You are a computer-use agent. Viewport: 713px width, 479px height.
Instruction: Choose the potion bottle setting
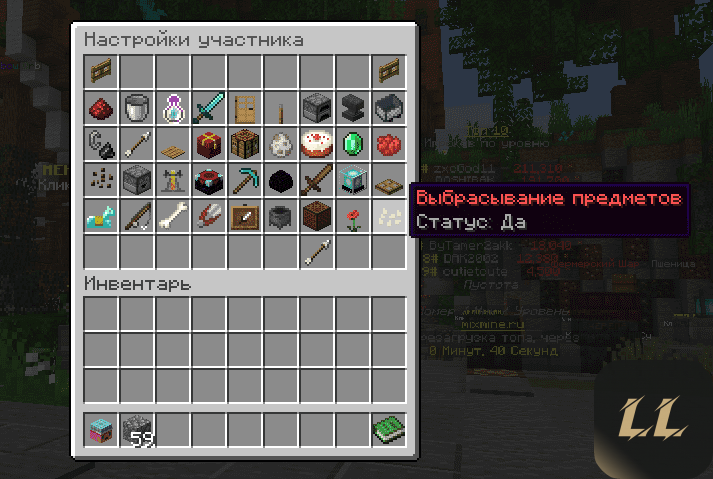tap(172, 107)
